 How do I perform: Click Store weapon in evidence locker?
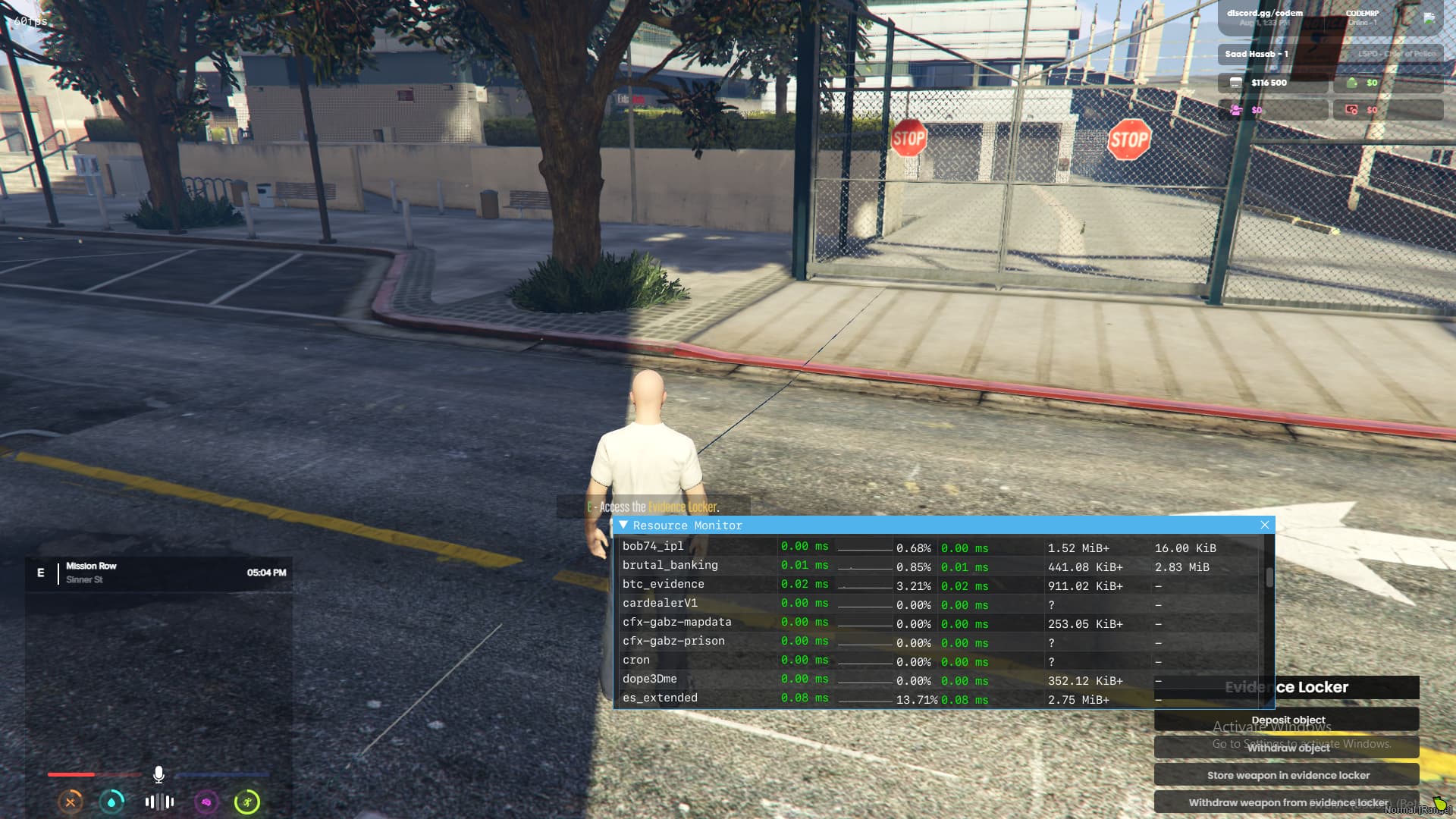1288,775
